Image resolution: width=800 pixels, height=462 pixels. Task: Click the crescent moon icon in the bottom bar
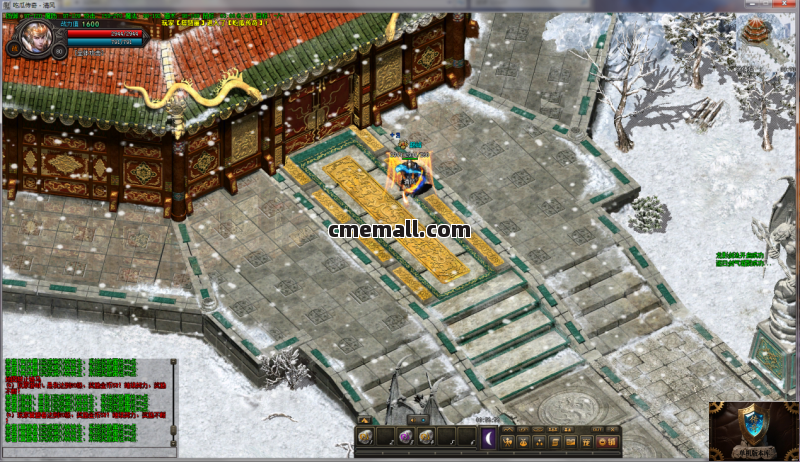pyautogui.click(x=488, y=437)
